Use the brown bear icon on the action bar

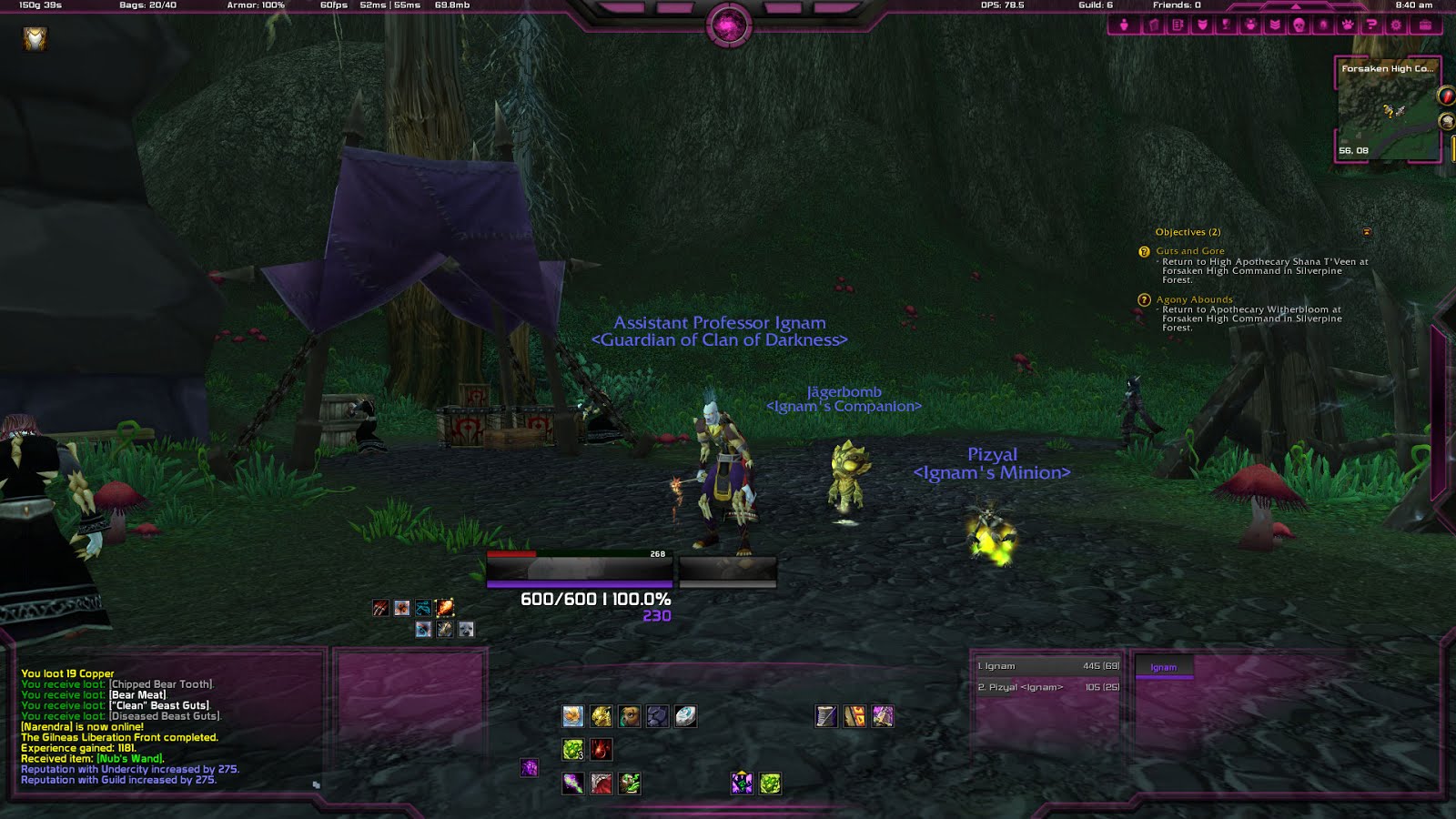click(x=629, y=717)
